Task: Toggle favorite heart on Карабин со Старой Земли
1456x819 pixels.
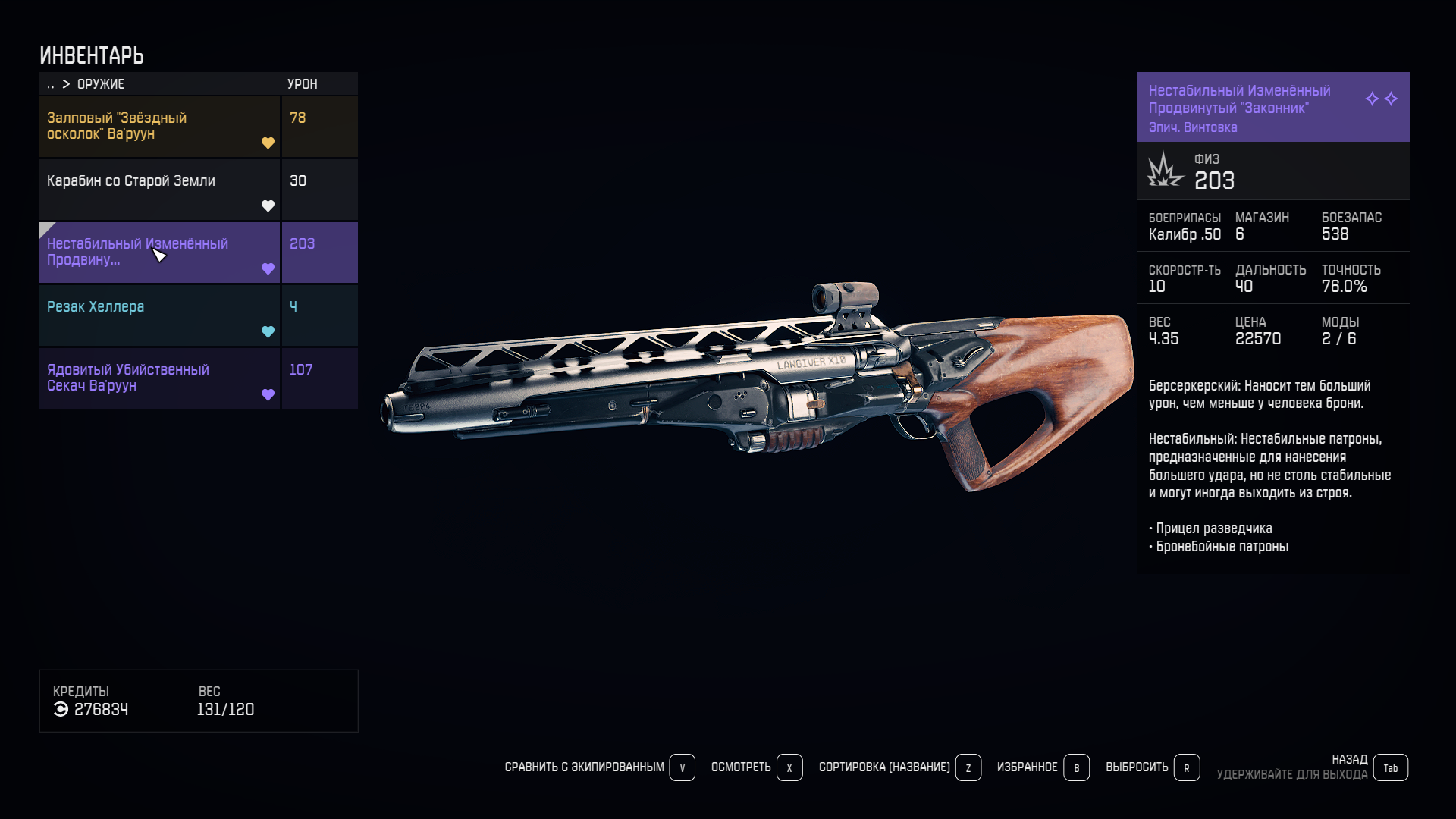Action: click(x=268, y=206)
